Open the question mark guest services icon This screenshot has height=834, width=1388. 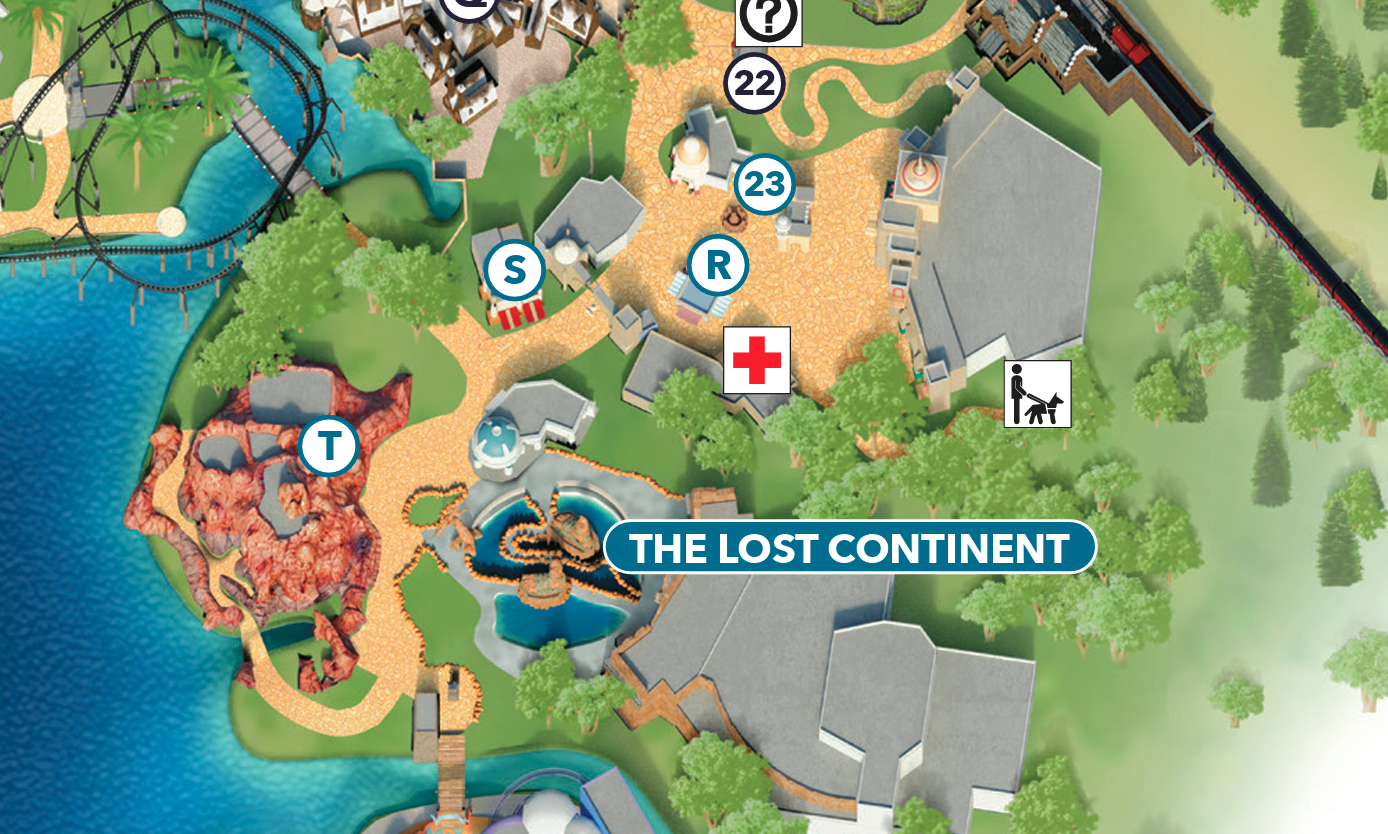click(768, 19)
